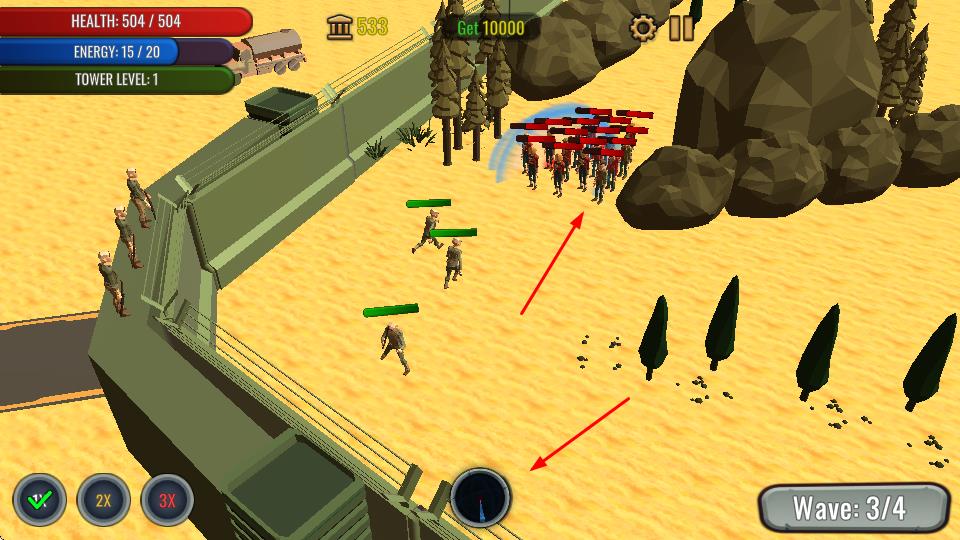Select the 1X game speed
The image size is (960, 540).
pyautogui.click(x=40, y=500)
